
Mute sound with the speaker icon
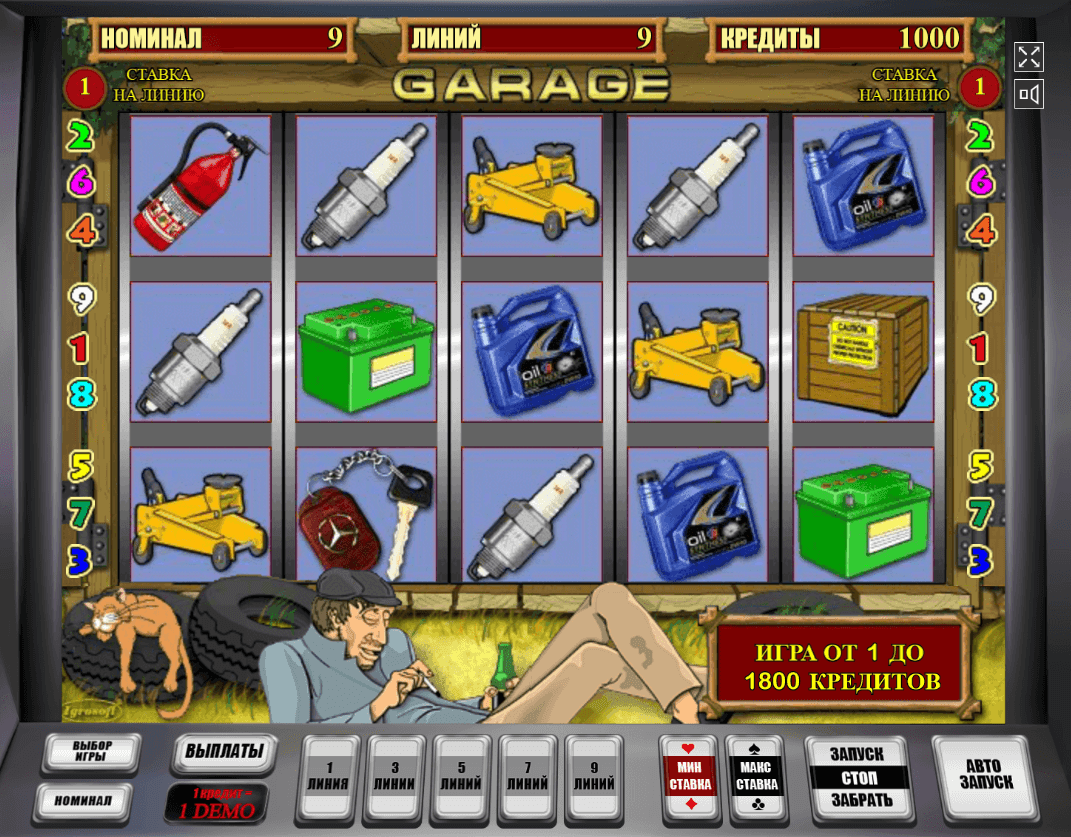pyautogui.click(x=1029, y=95)
